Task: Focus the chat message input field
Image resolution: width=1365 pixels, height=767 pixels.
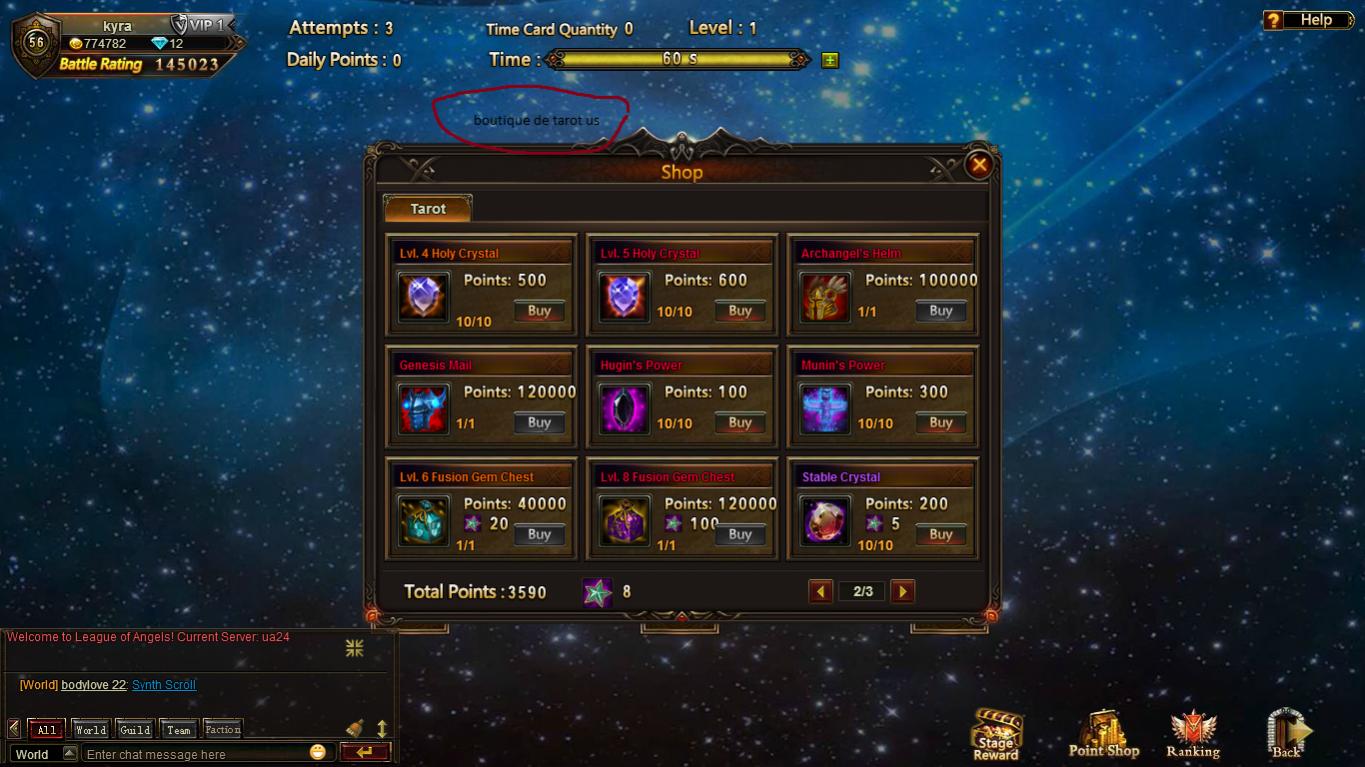Action: pyautogui.click(x=200, y=754)
